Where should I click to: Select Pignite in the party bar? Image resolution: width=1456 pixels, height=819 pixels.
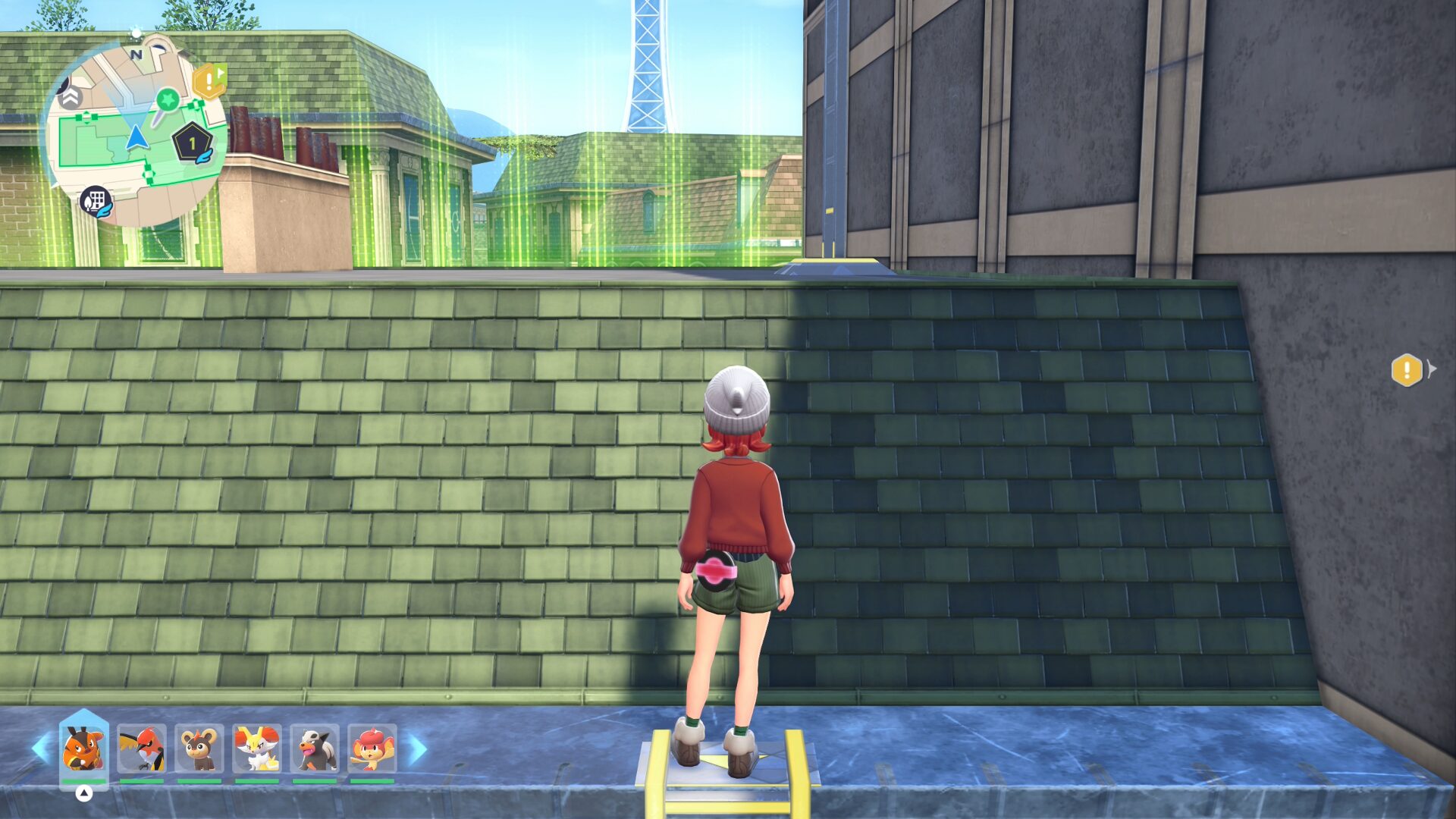click(83, 748)
